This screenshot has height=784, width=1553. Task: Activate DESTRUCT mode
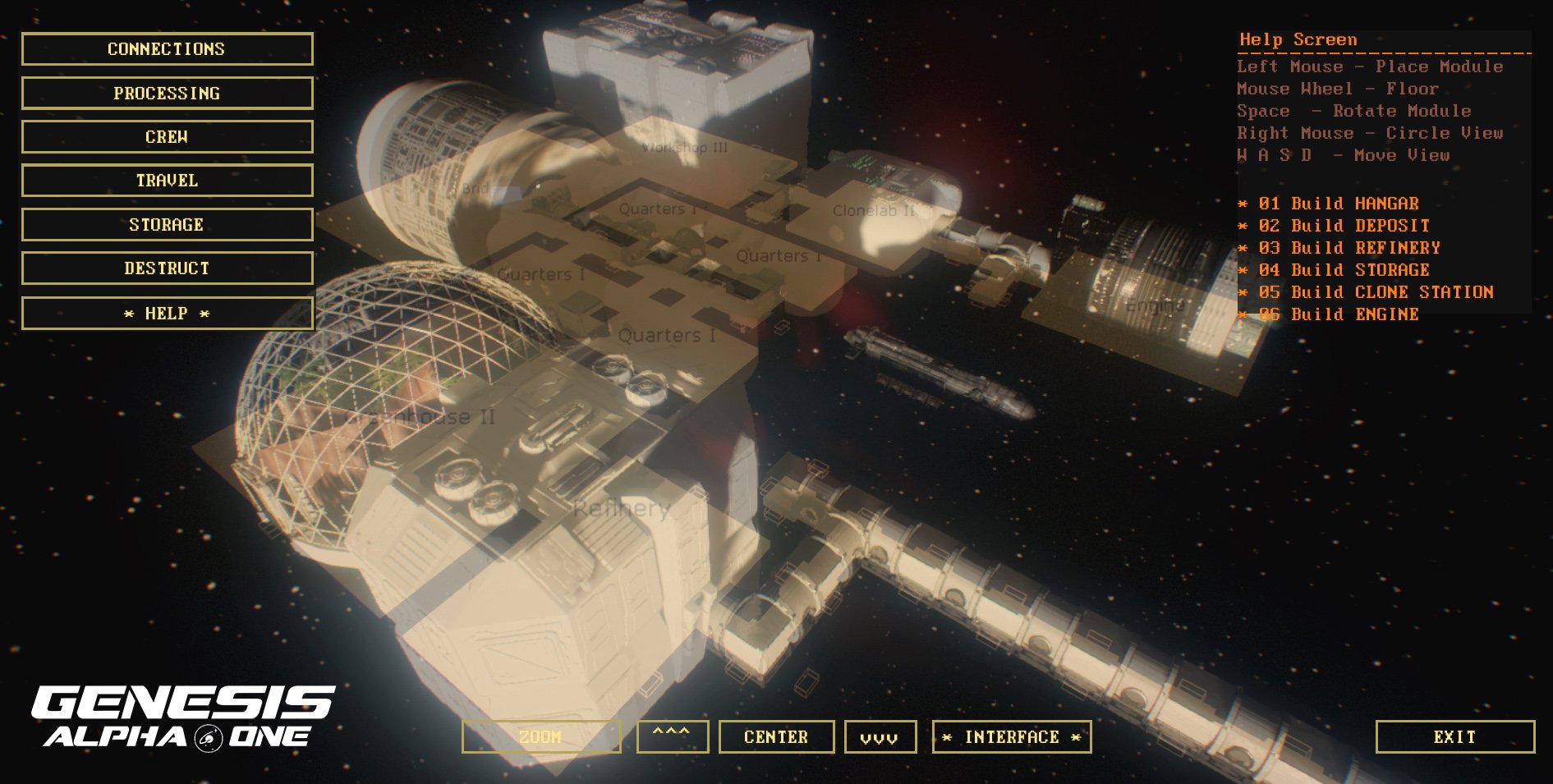[x=165, y=268]
